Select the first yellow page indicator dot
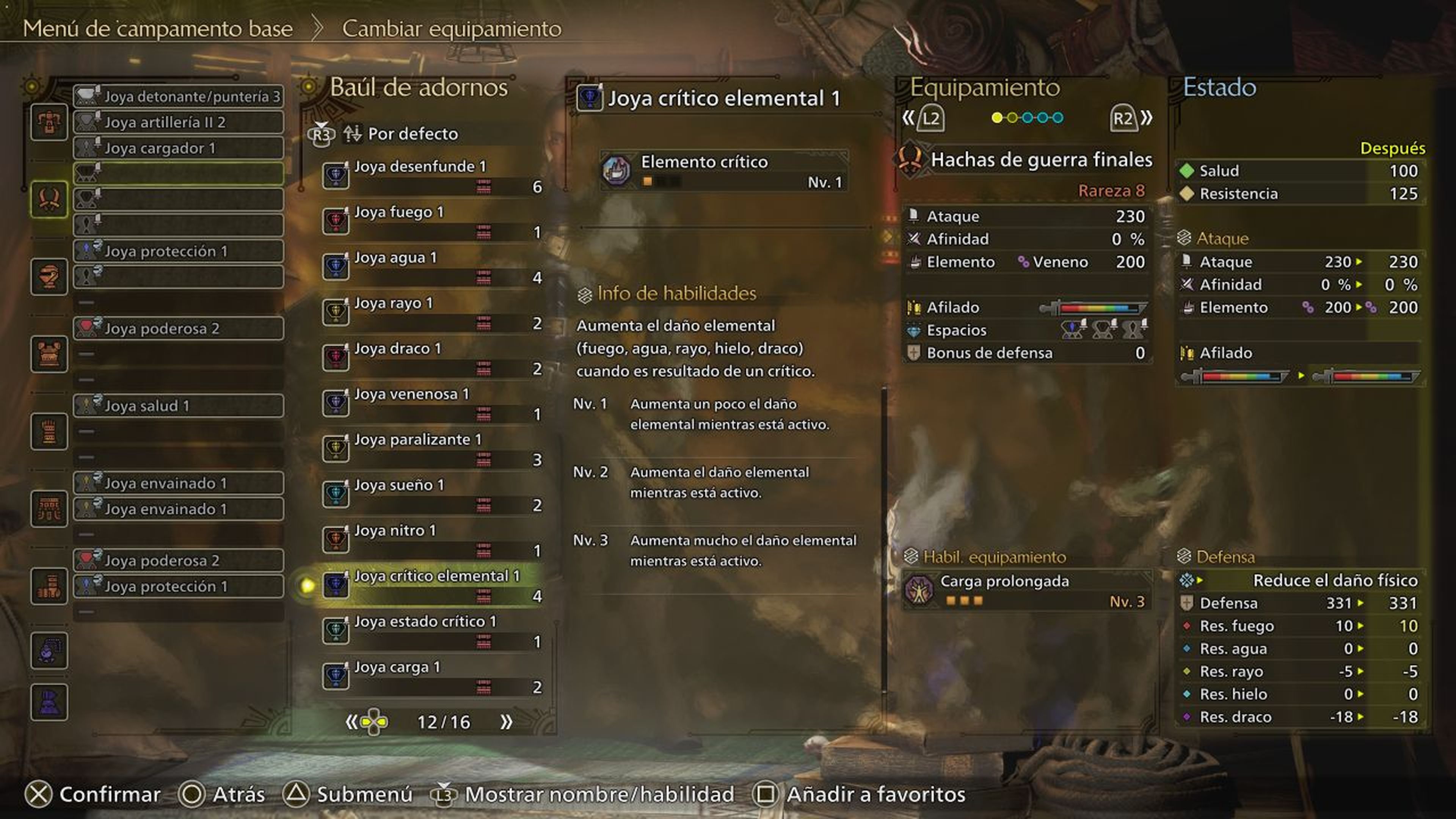This screenshot has height=819, width=1456. click(x=997, y=117)
